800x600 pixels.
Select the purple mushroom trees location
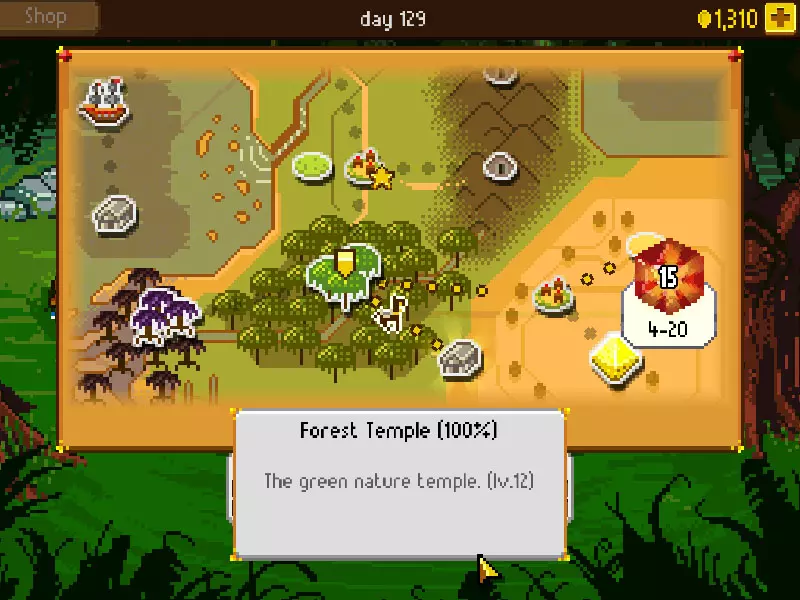point(165,311)
